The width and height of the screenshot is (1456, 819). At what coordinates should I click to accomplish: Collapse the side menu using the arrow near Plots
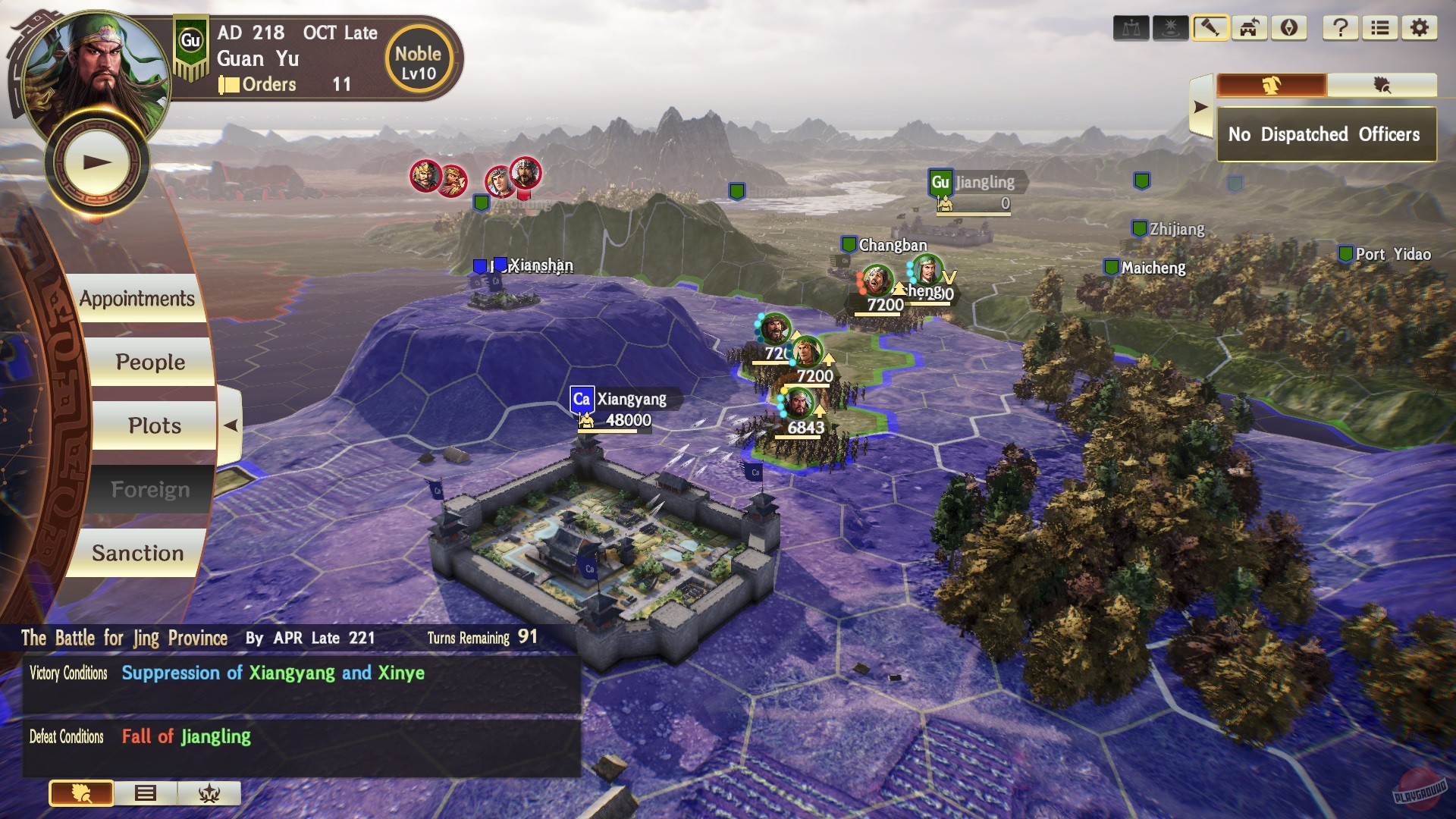click(232, 425)
